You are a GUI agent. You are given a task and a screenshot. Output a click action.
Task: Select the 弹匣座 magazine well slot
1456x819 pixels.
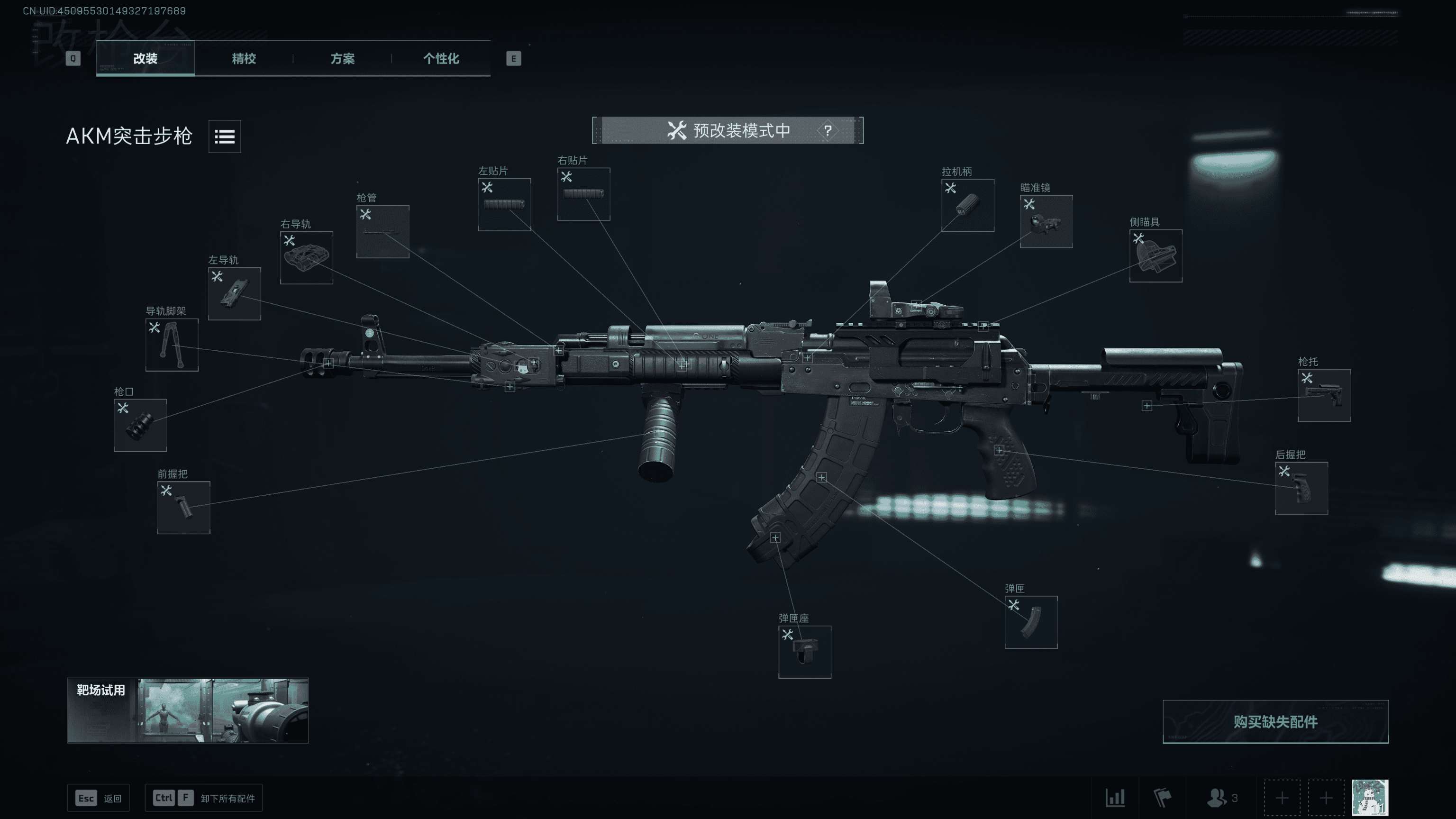point(804,652)
